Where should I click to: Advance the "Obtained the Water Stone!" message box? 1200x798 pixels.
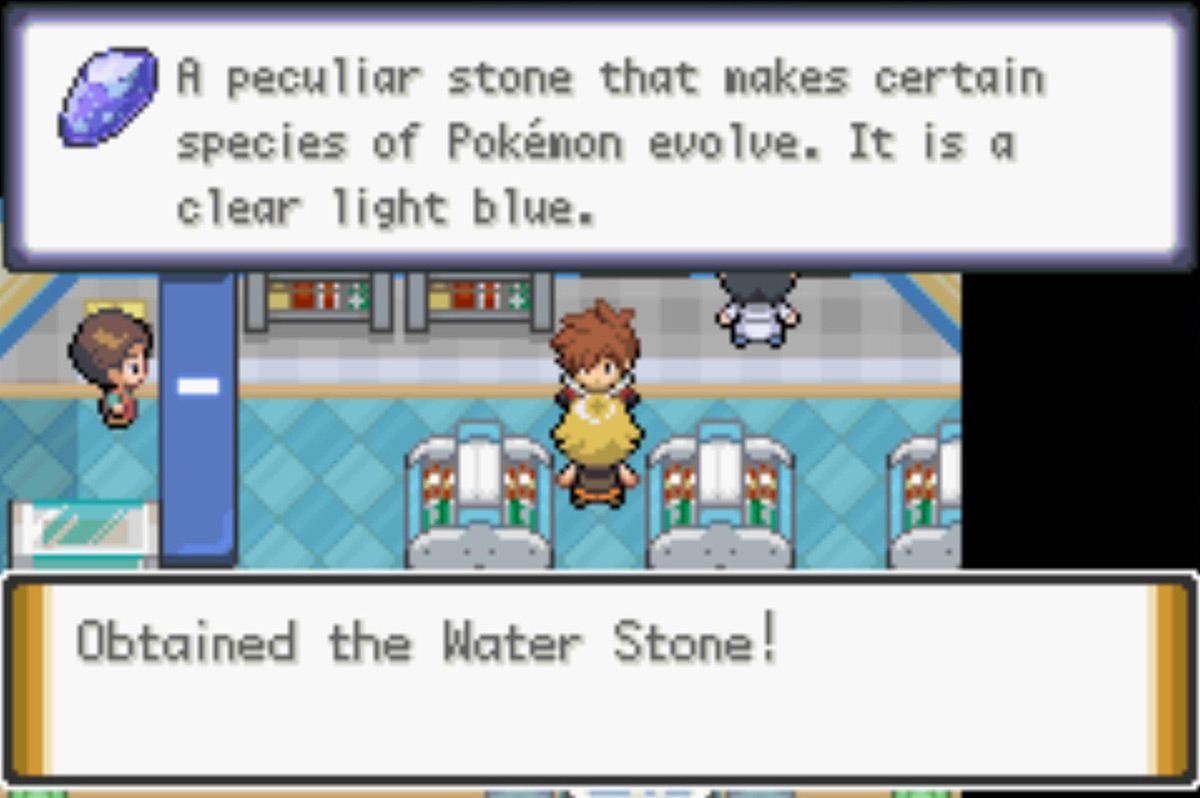[600, 679]
